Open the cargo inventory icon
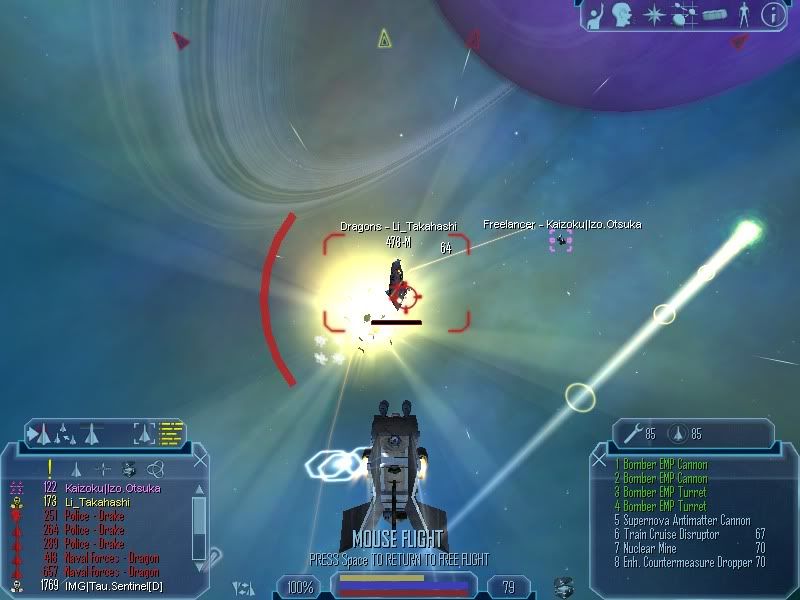800x600 pixels. (x=713, y=15)
